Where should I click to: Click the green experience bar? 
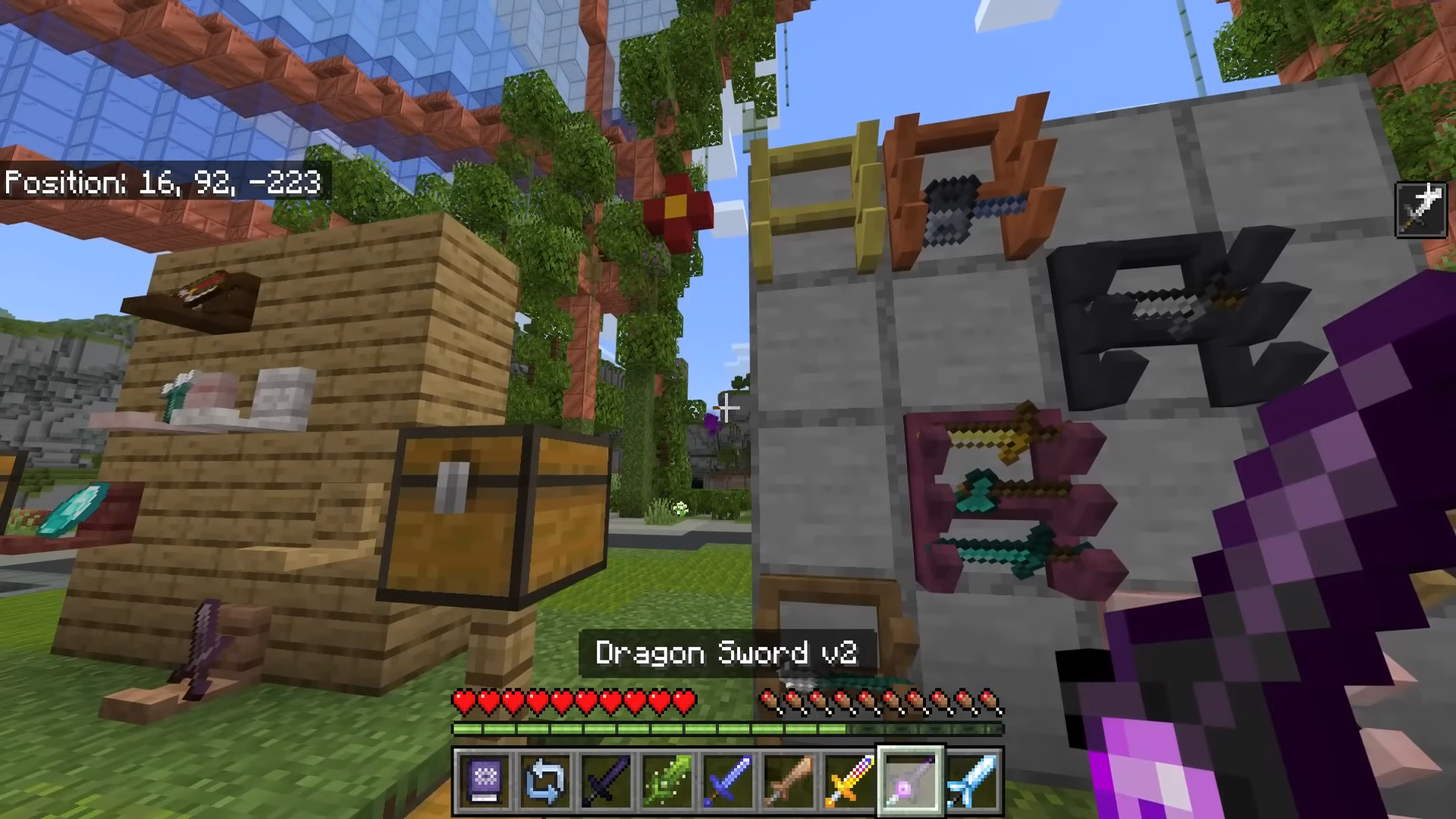tap(652, 729)
